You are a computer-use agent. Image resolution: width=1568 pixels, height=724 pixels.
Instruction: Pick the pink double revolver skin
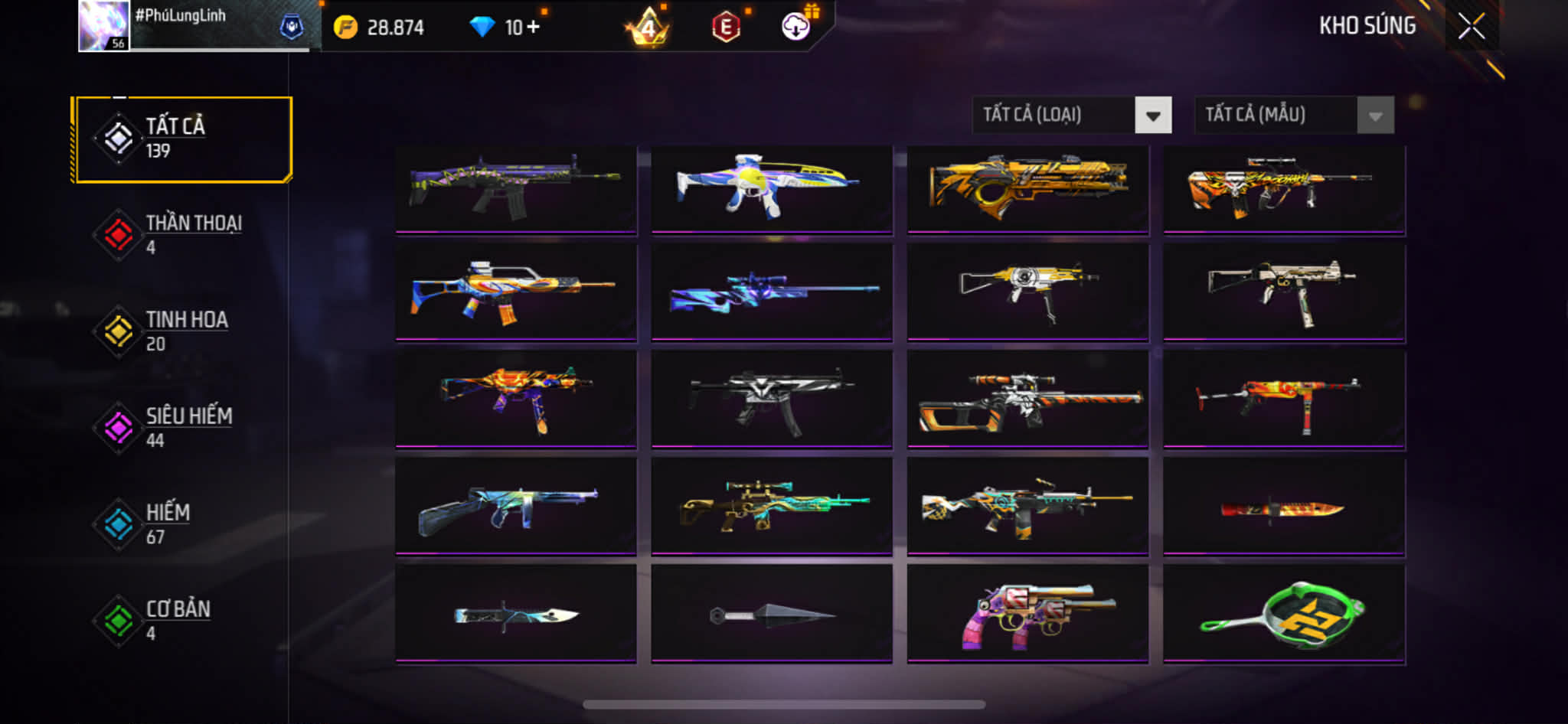(1027, 614)
